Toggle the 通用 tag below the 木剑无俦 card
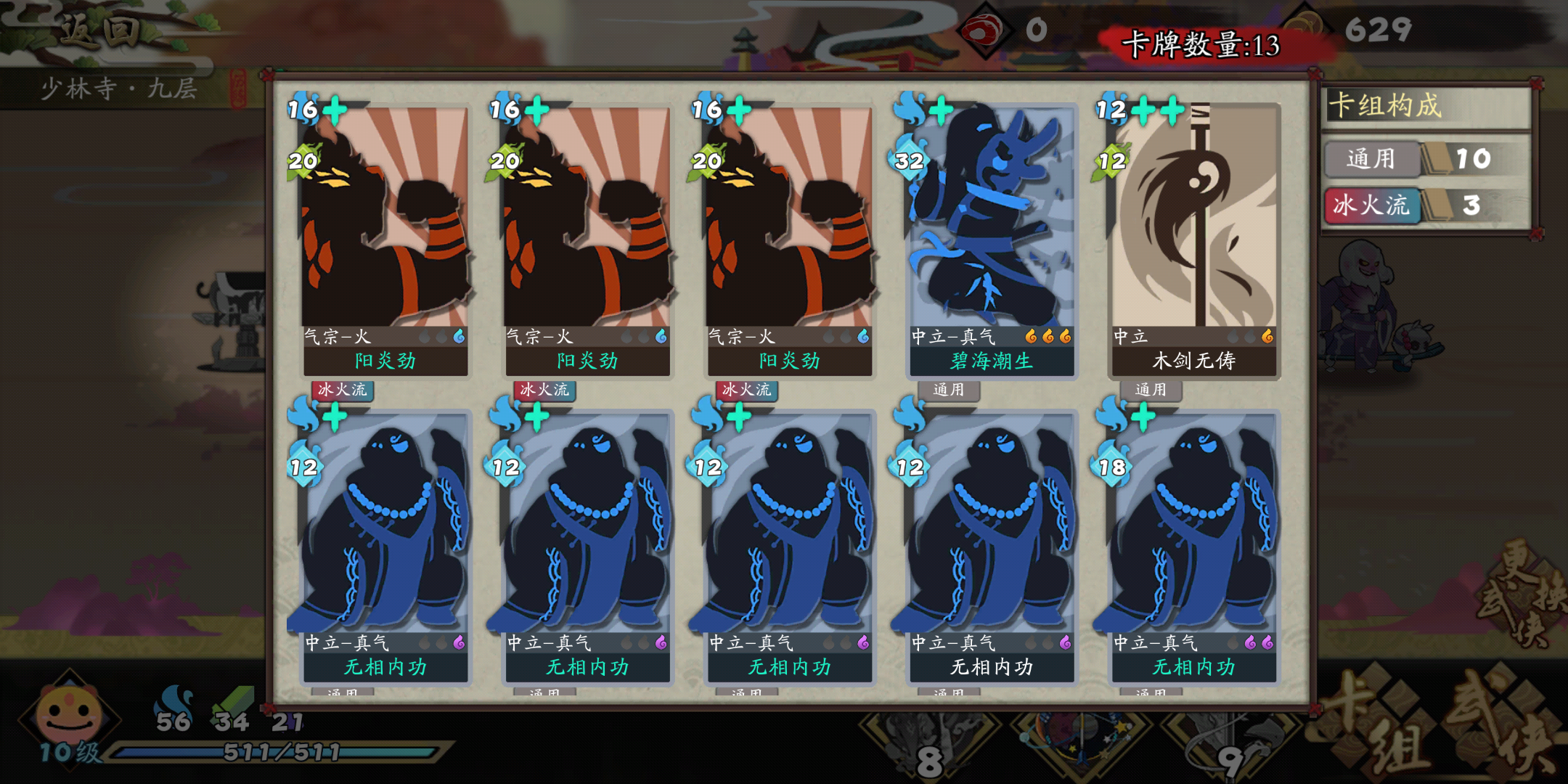 (x=1151, y=391)
